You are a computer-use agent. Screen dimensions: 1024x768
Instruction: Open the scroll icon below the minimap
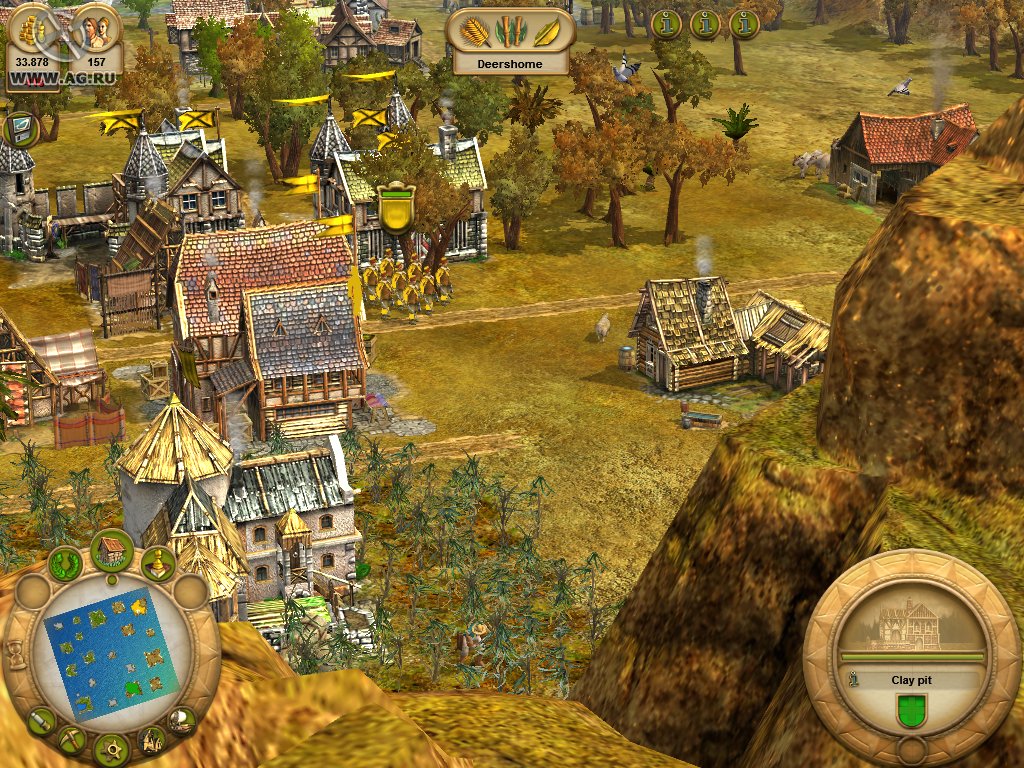[x=40, y=719]
